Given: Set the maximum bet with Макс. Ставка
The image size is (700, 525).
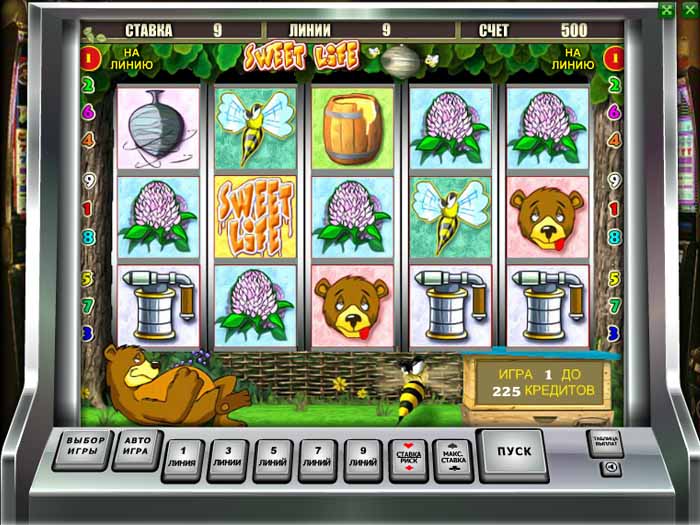Looking at the screenshot, I should 453,458.
